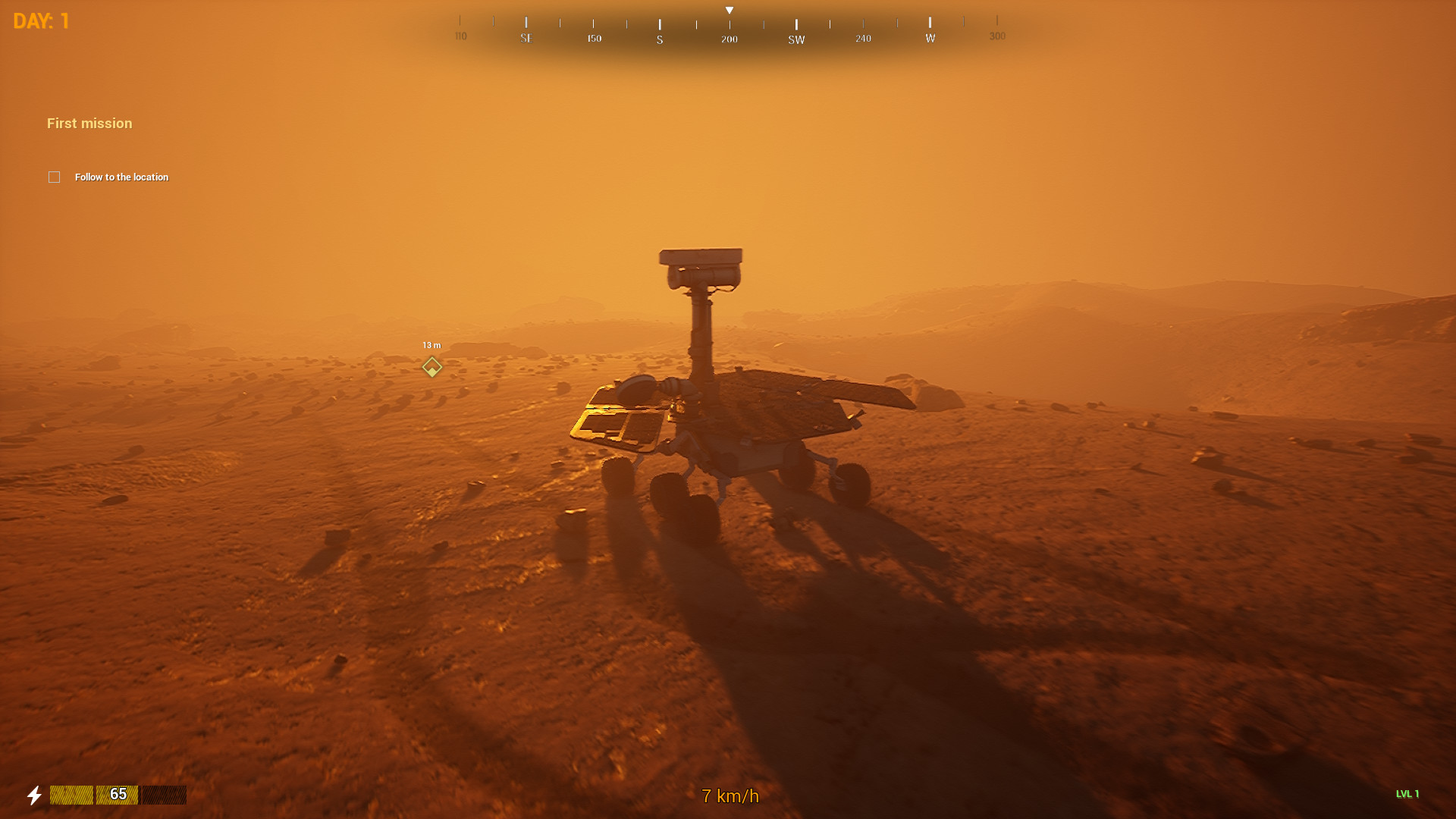Select the waypoint diamond marker
The image size is (1456, 819).
431,367
